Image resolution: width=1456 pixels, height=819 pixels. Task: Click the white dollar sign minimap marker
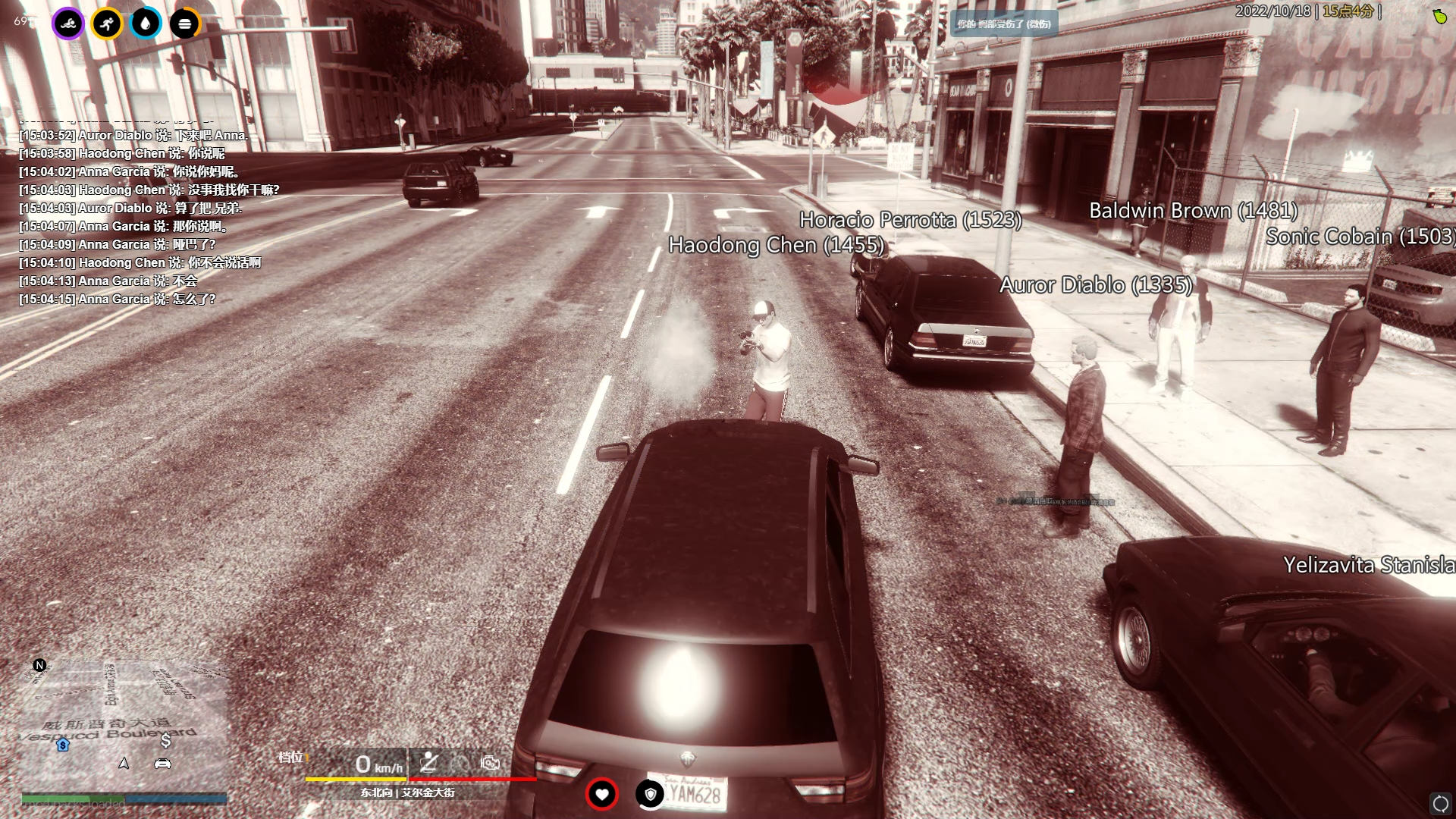click(x=165, y=740)
